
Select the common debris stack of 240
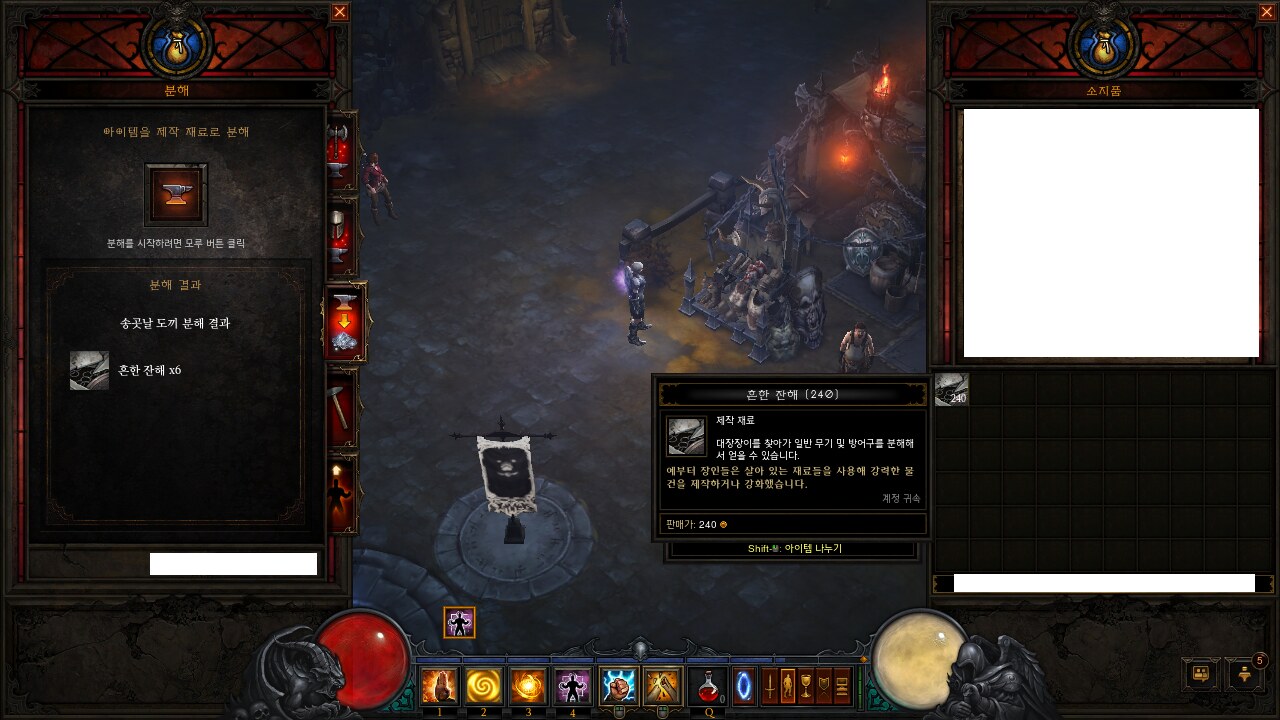point(951,389)
